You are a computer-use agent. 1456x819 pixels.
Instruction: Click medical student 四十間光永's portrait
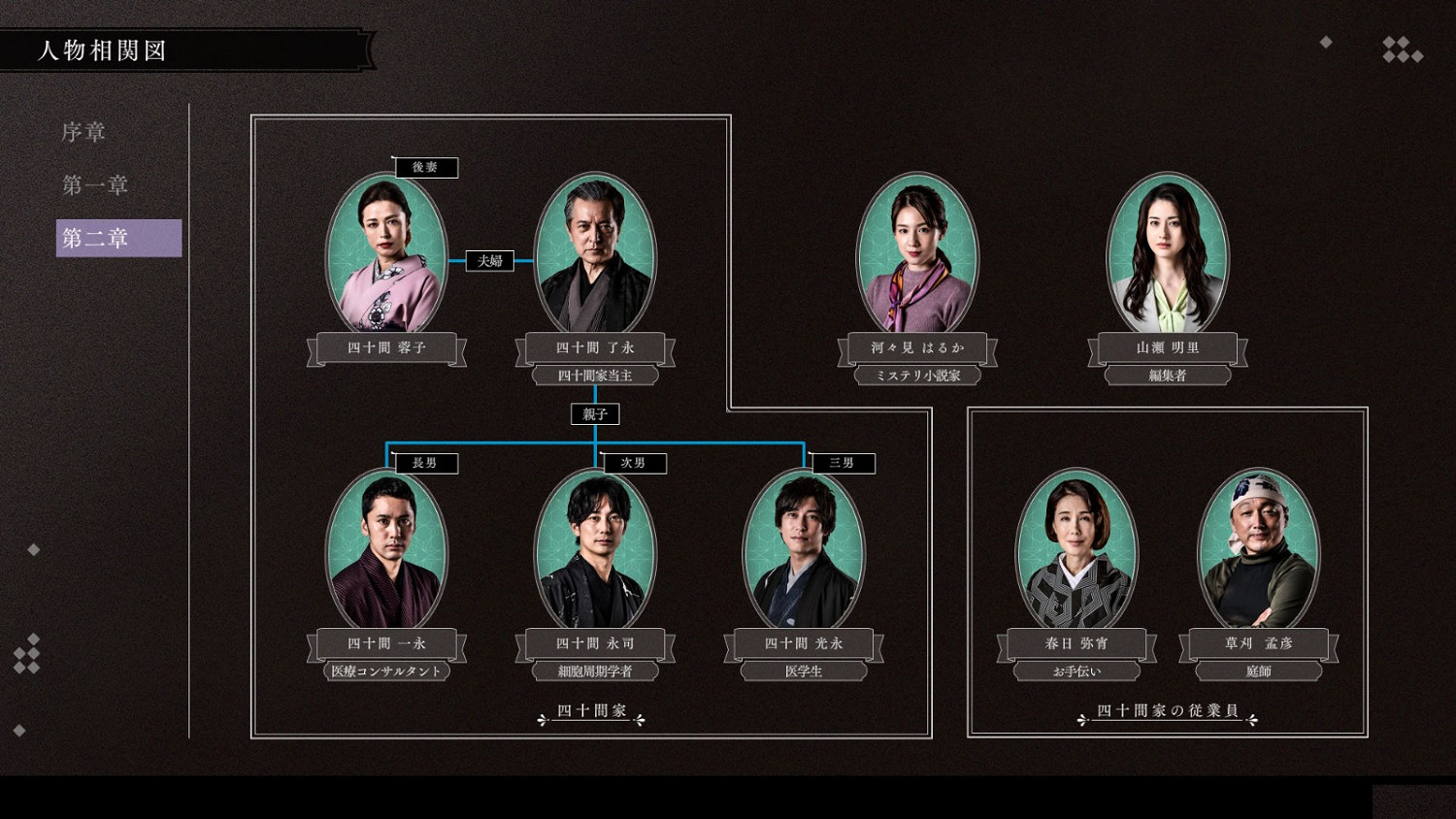click(804, 550)
